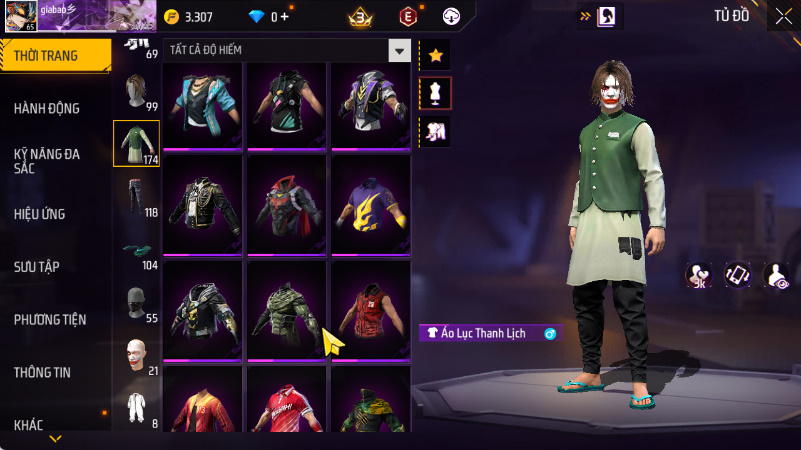Expand the Tất Cả Độ Hiếm rarity dropdown

coord(400,50)
